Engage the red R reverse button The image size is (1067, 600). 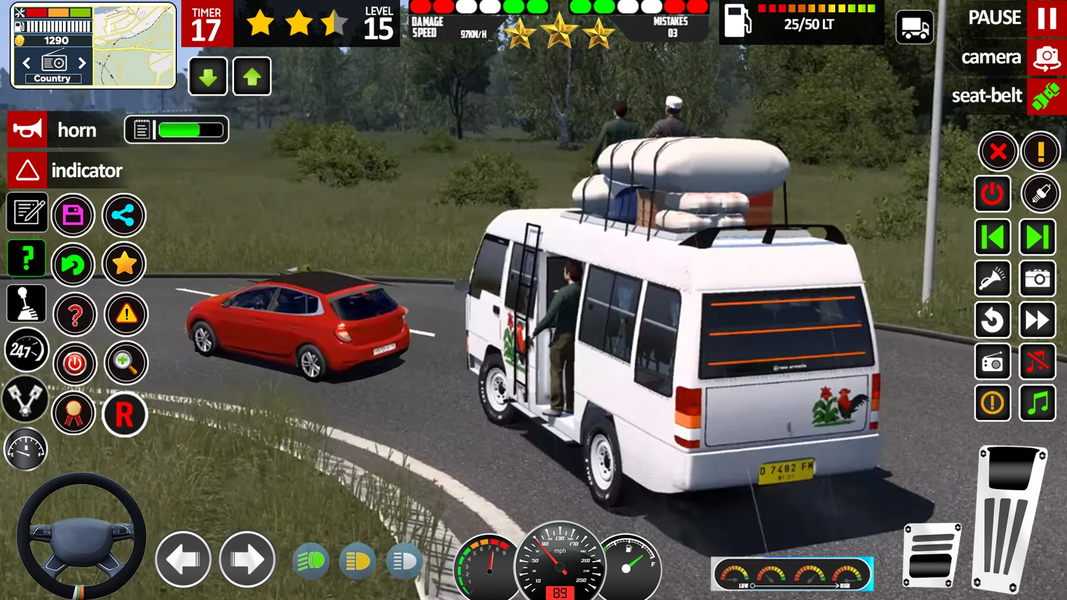click(x=124, y=414)
